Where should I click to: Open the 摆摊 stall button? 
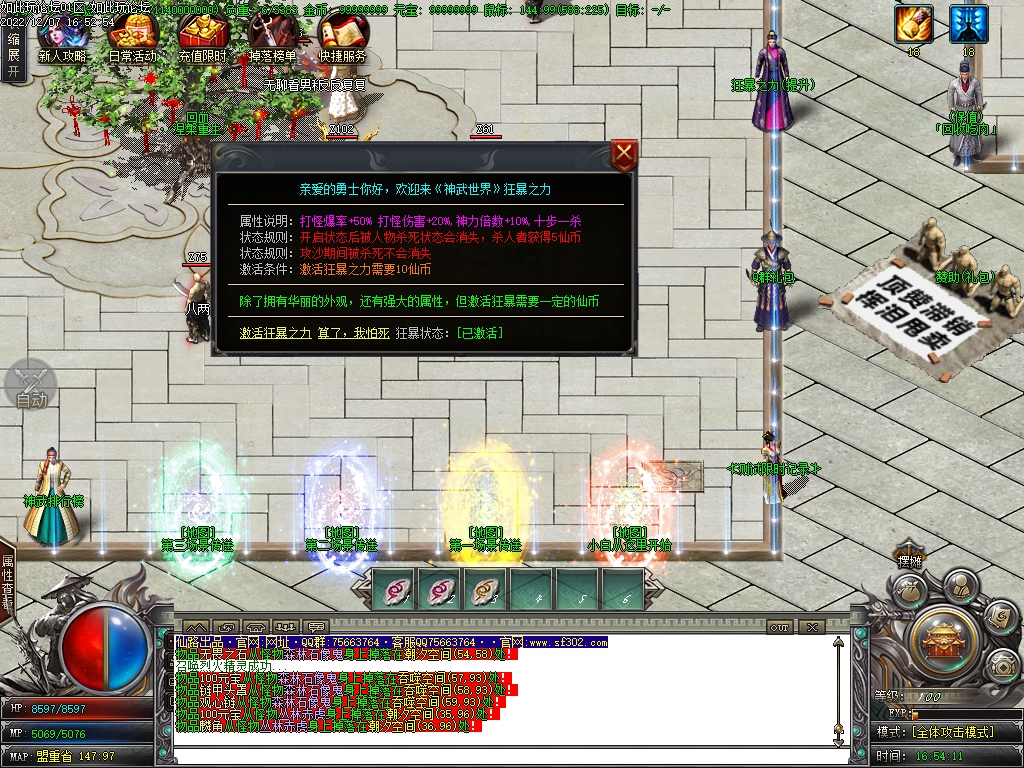click(909, 562)
